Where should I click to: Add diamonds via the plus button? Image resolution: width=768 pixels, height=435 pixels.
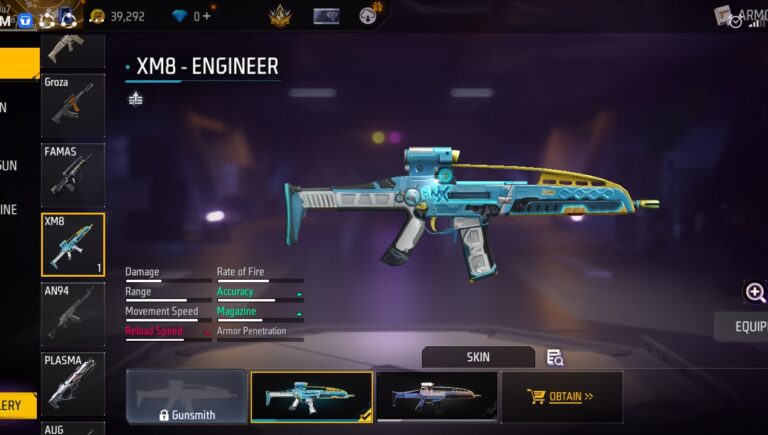coord(207,16)
